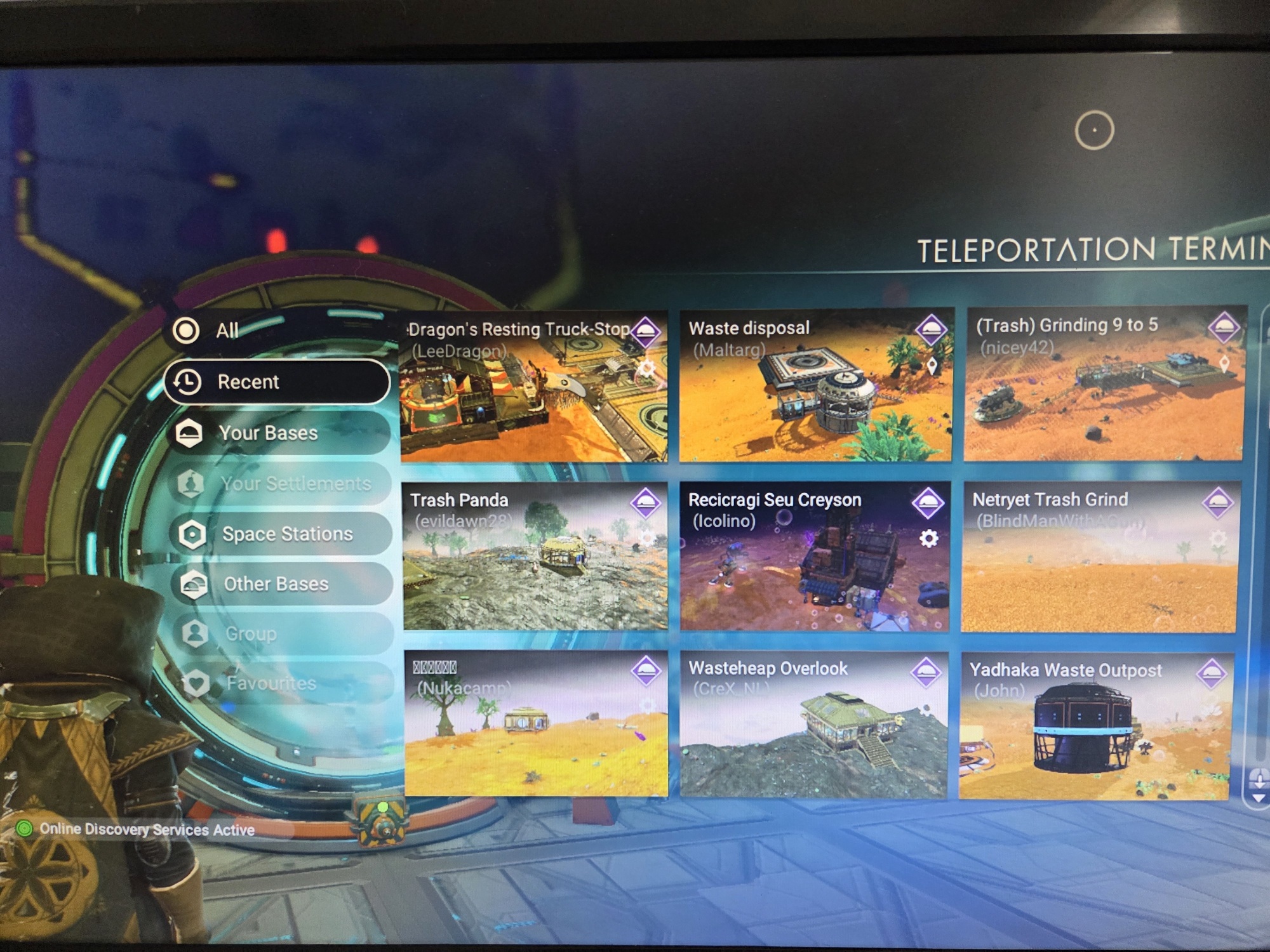Screen dimensions: 1270x952
Task: Show Your Bases list
Action: point(279,433)
